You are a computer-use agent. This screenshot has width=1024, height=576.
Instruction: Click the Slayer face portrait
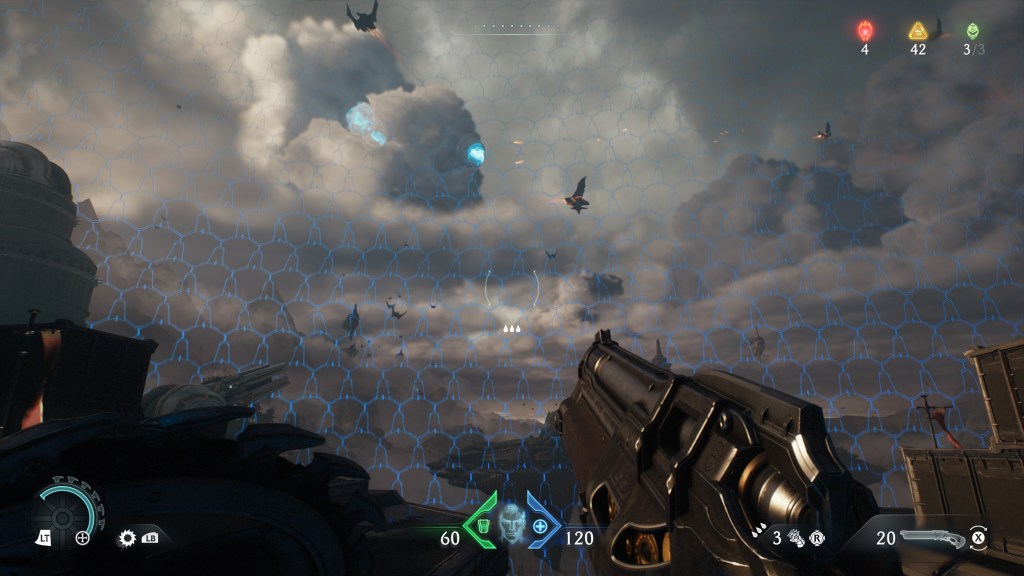512,523
